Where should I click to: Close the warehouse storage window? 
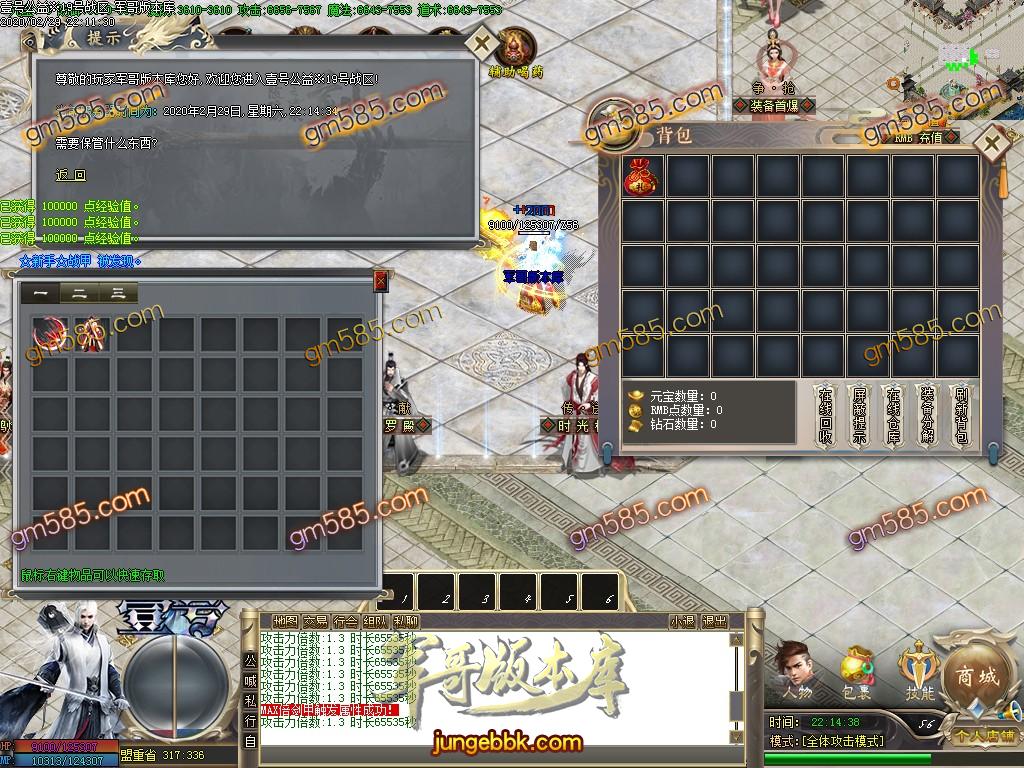tap(380, 283)
